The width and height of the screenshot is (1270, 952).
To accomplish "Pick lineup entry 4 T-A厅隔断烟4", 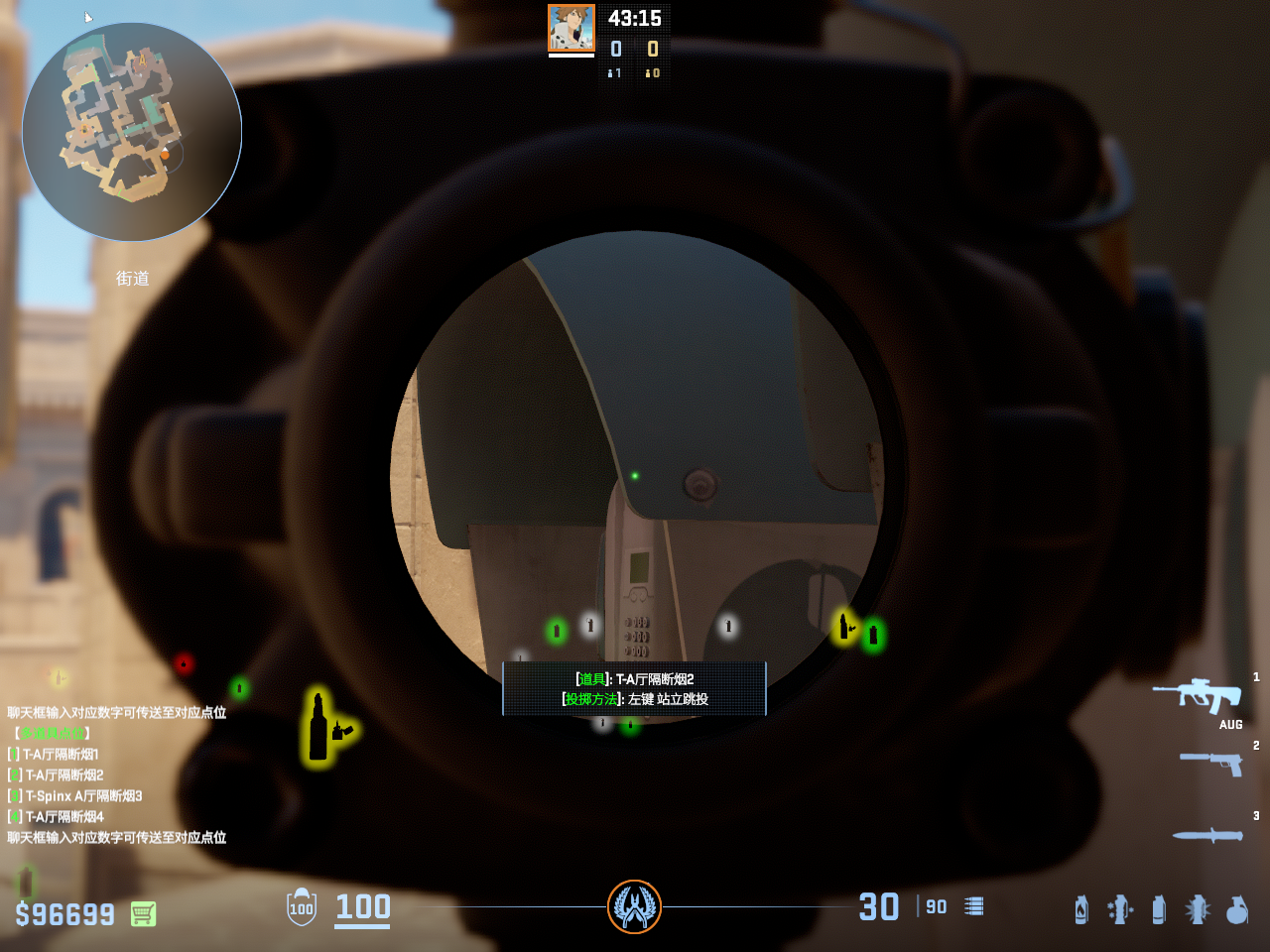I will [62, 817].
